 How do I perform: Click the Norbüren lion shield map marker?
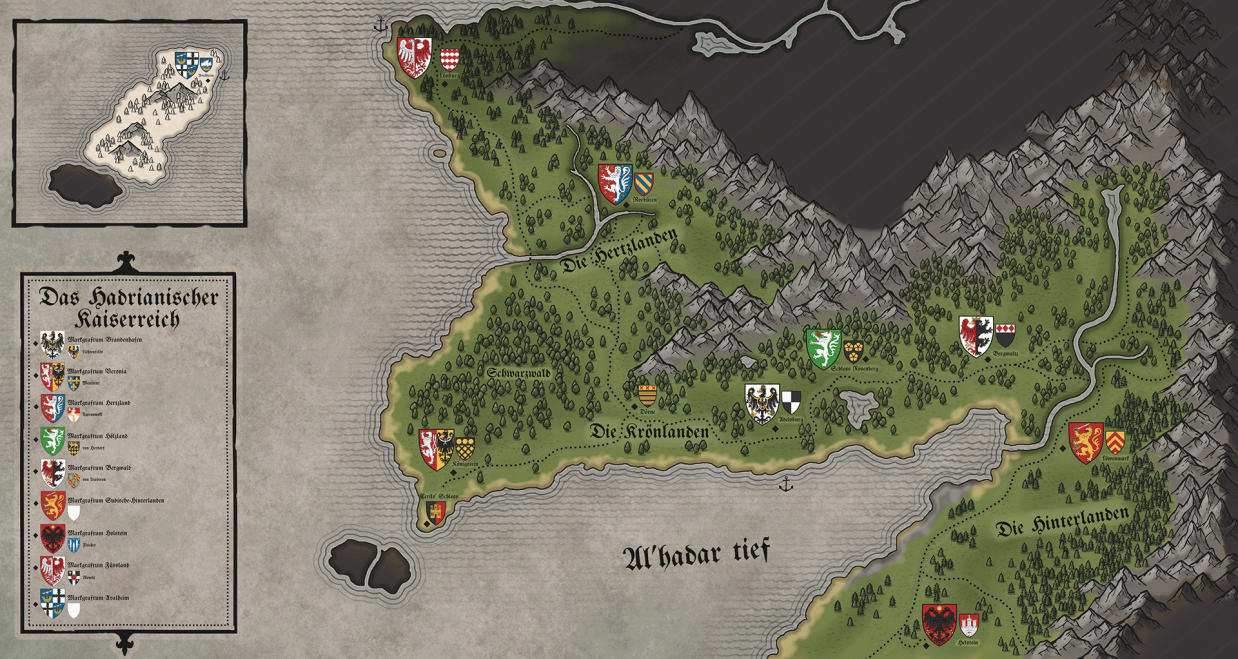coord(614,184)
